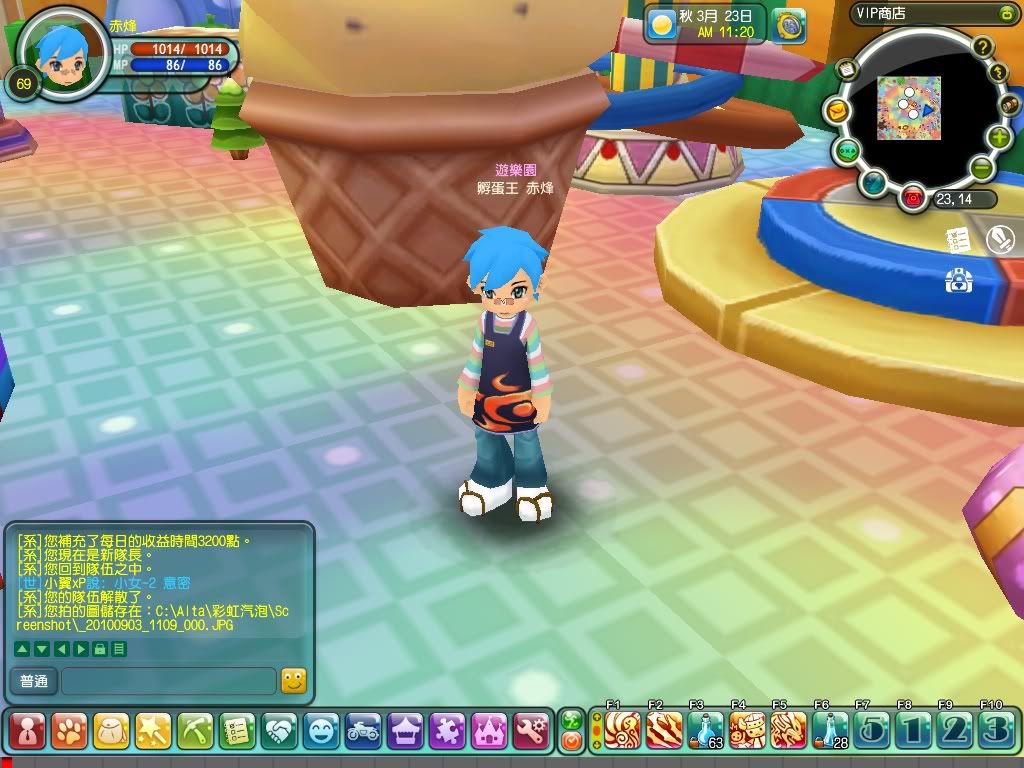Image resolution: width=1024 pixels, height=768 pixels.
Task: Open the character menu with the red person icon
Action: tap(27, 732)
